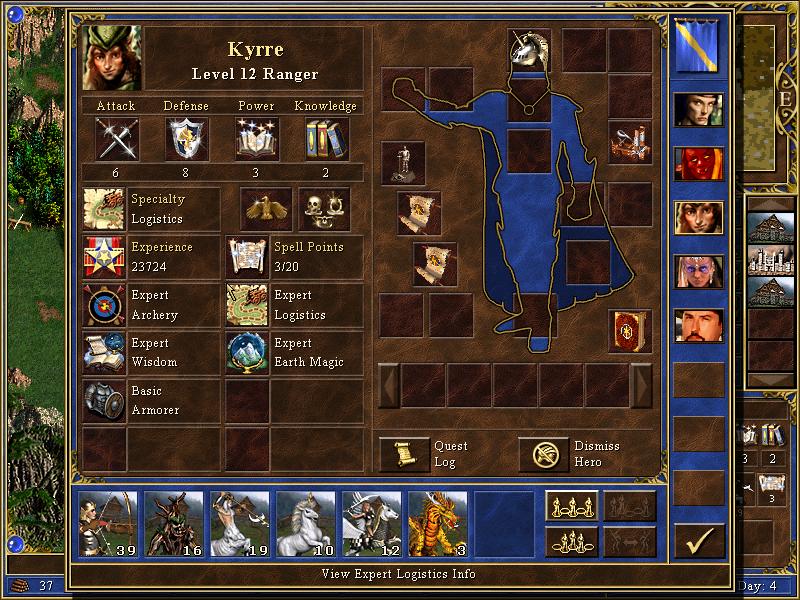Screen dimensions: 800x600
Task: Dismiss the hero Kyrre
Action: 544,454
